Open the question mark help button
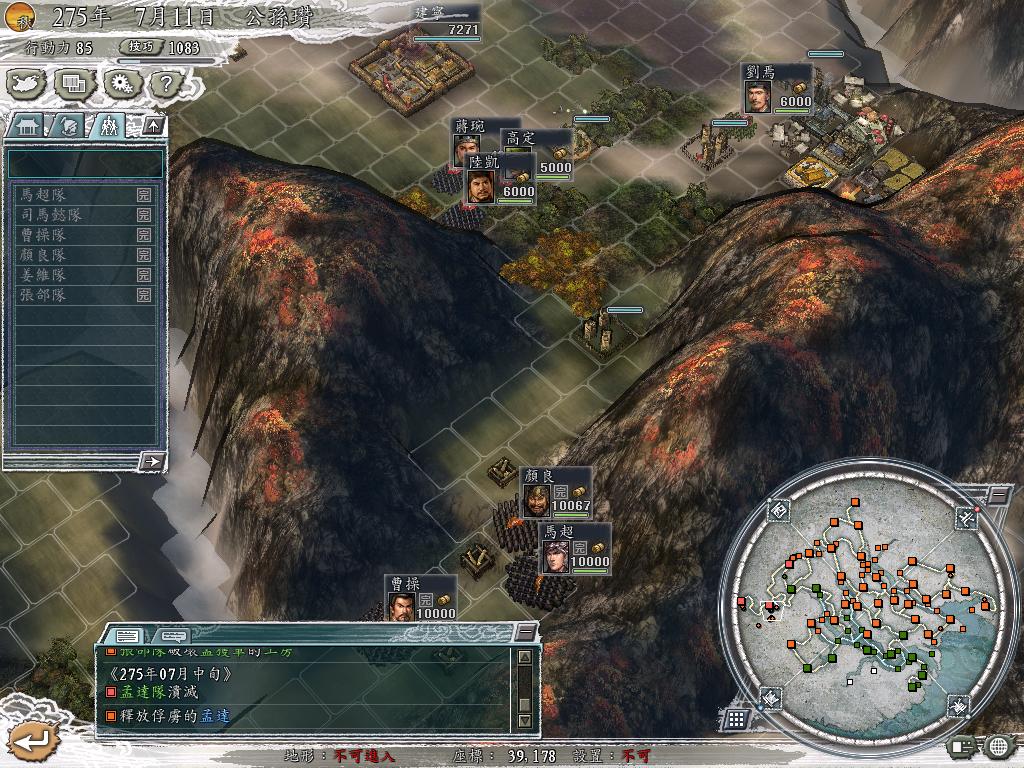 (165, 84)
